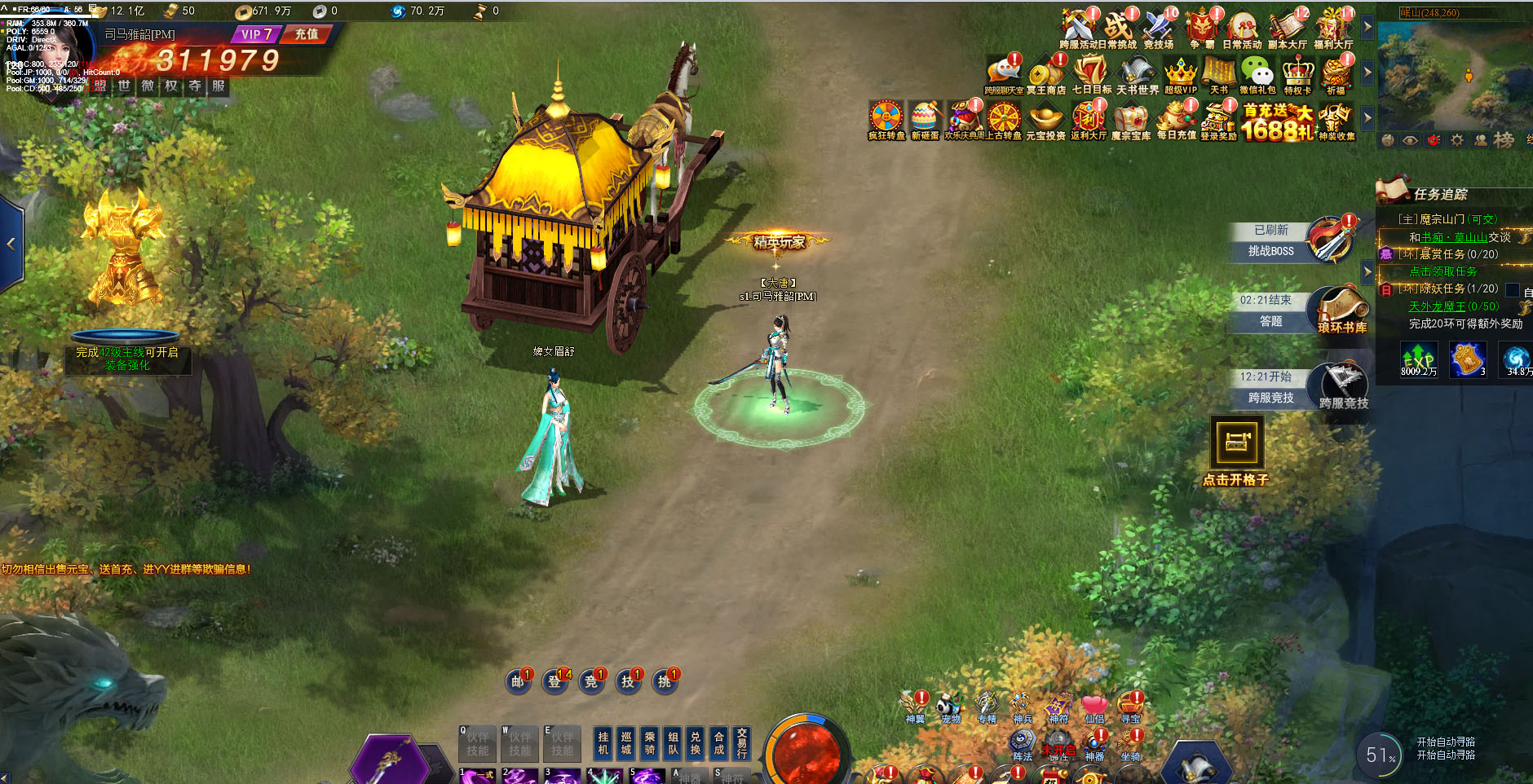1533x784 pixels.
Task: Click the green 点击领取任务 link
Action: (x=1442, y=271)
